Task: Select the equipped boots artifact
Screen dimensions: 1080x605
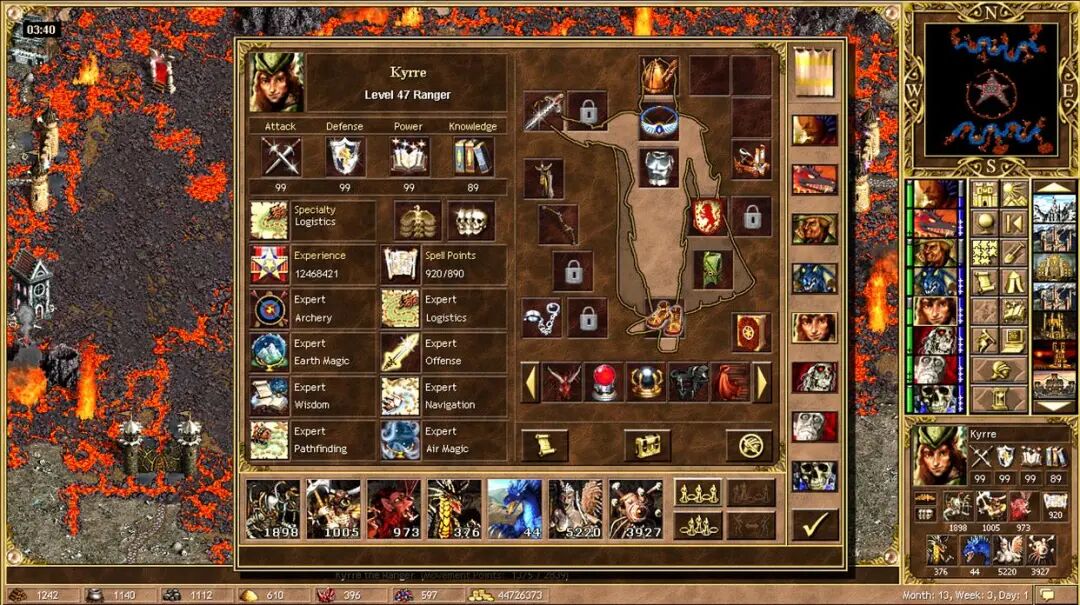Action: pos(659,317)
